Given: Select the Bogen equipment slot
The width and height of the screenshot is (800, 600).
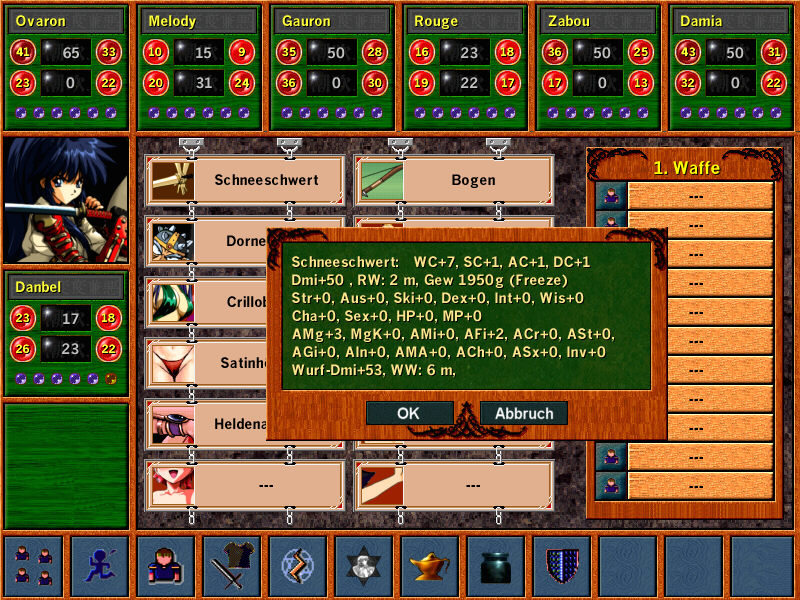Looking at the screenshot, I should (455, 180).
